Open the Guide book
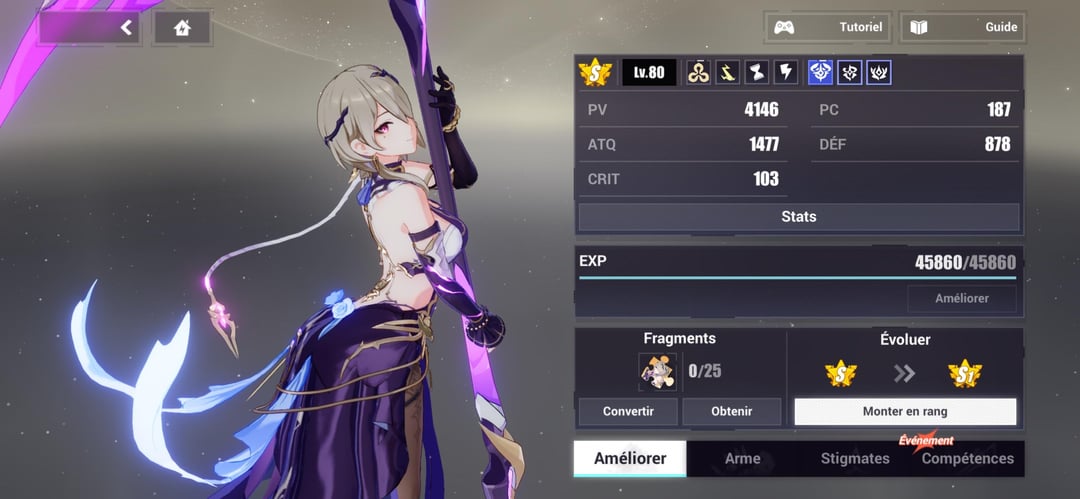1080x499 pixels. click(x=963, y=27)
